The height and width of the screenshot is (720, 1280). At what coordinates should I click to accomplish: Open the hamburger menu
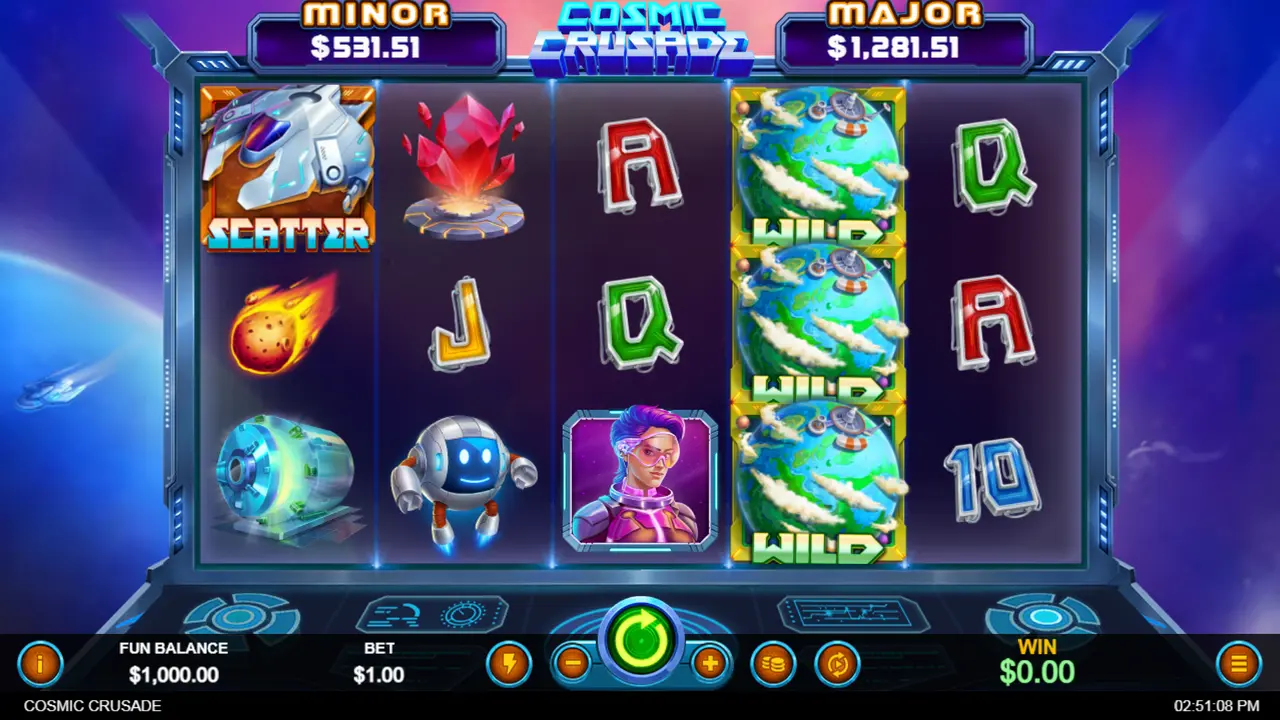[1238, 662]
